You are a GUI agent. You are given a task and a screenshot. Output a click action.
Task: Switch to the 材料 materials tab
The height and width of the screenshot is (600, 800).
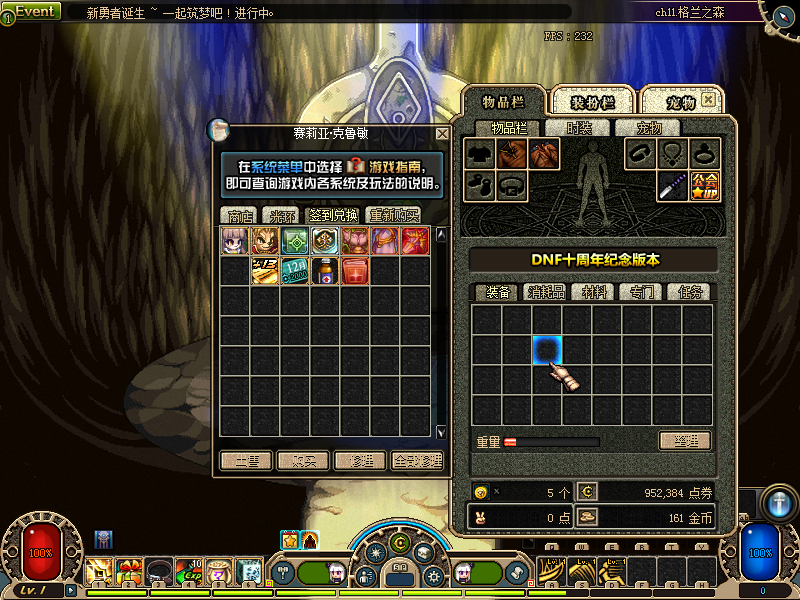594,292
